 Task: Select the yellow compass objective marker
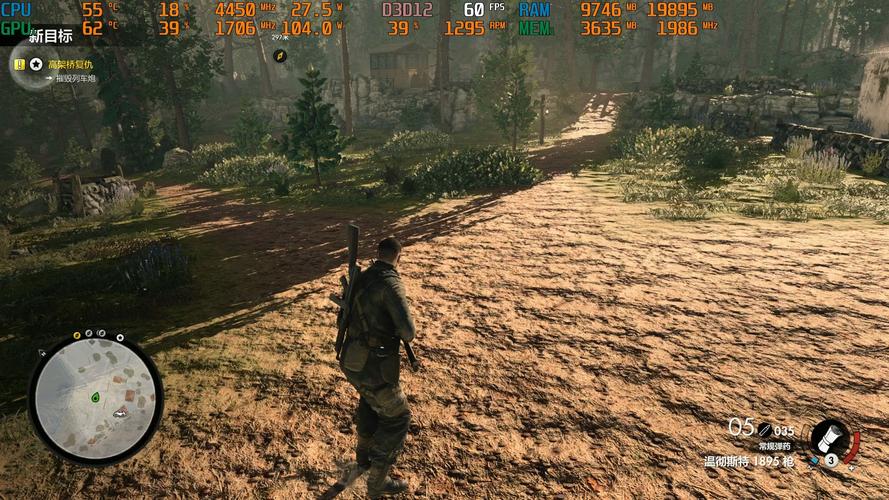tap(281, 54)
